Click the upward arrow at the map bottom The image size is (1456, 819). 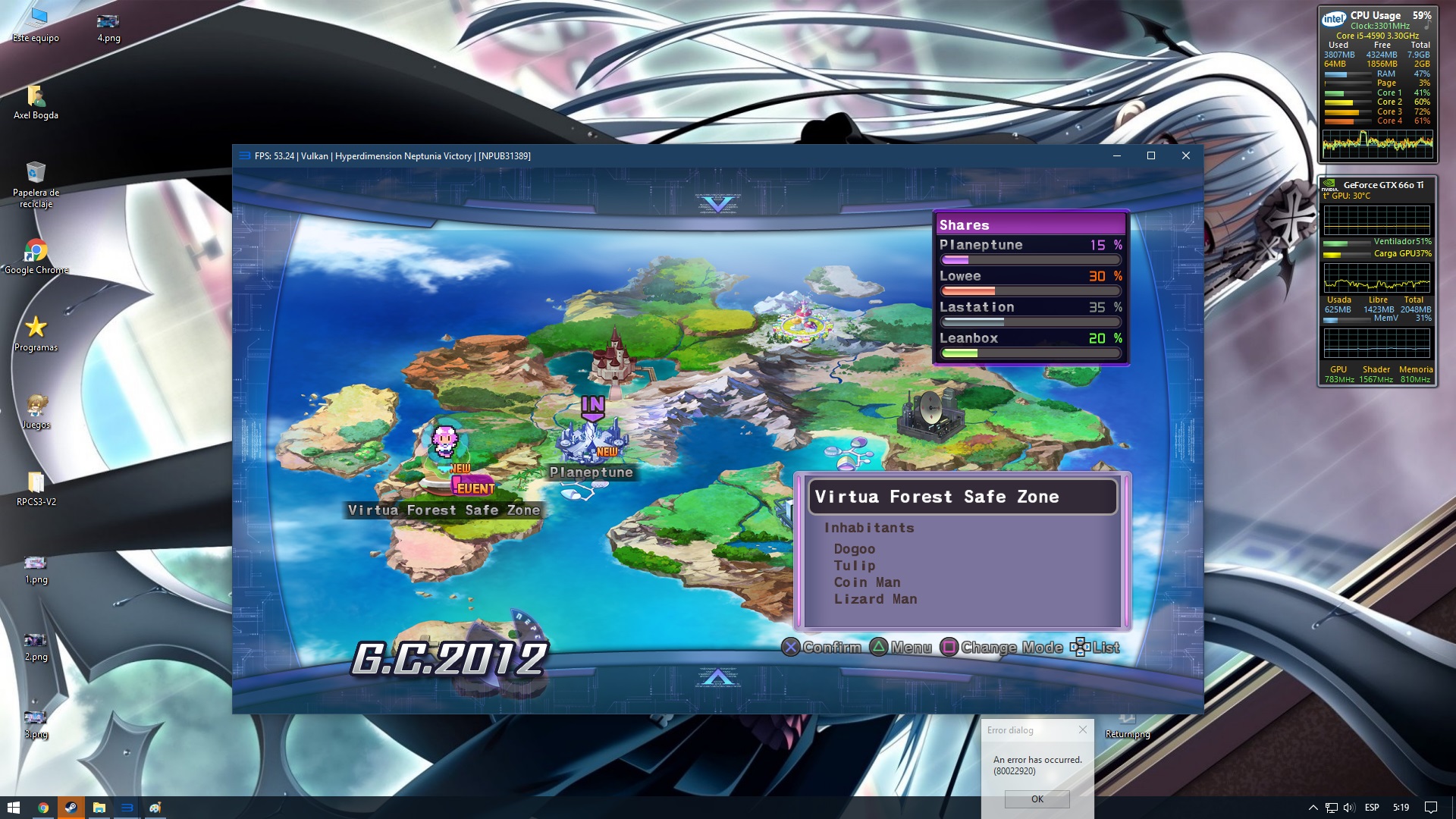click(x=717, y=676)
